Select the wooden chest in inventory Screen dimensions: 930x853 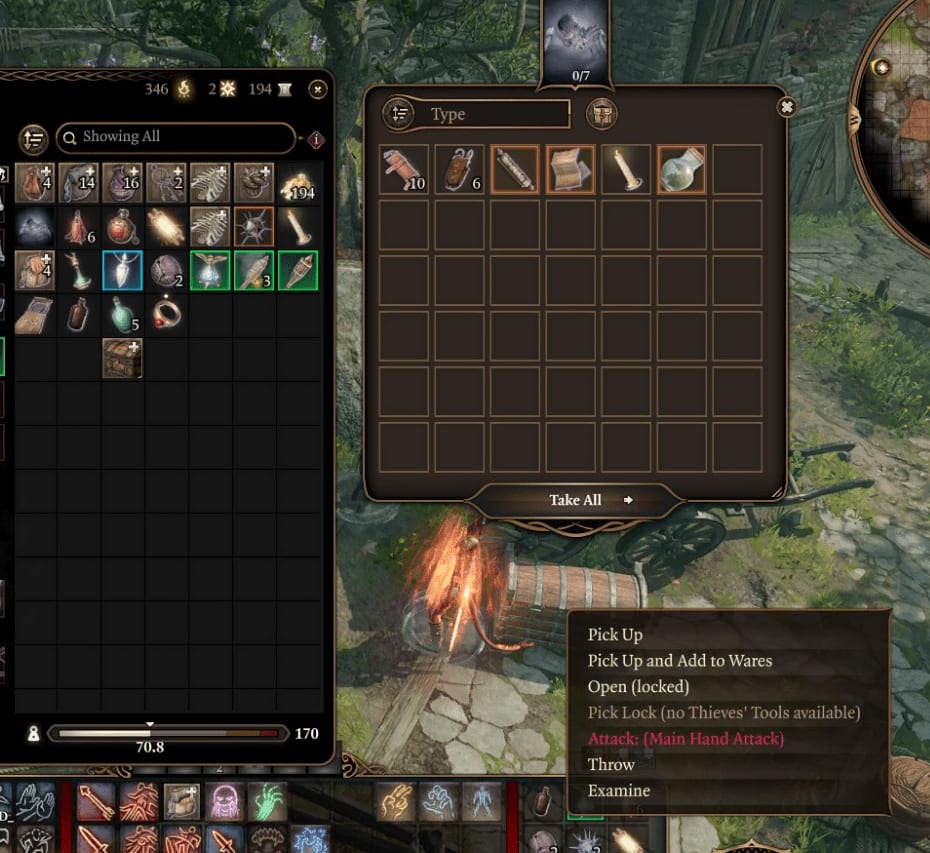(x=122, y=358)
